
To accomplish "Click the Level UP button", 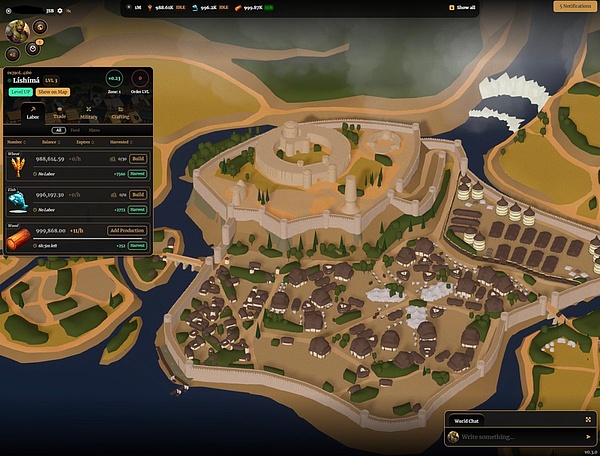I will click(x=20, y=91).
